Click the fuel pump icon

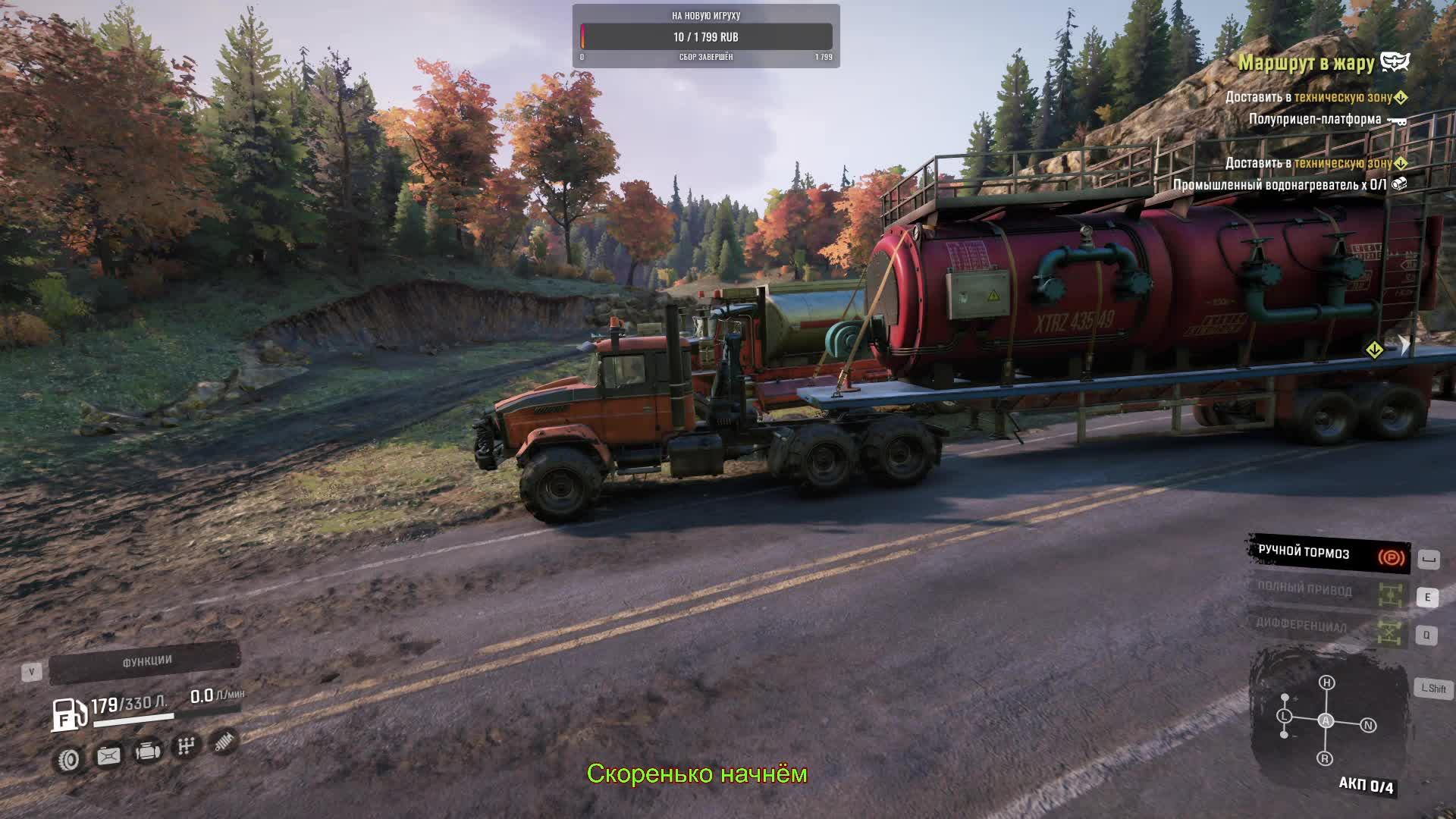(67, 714)
